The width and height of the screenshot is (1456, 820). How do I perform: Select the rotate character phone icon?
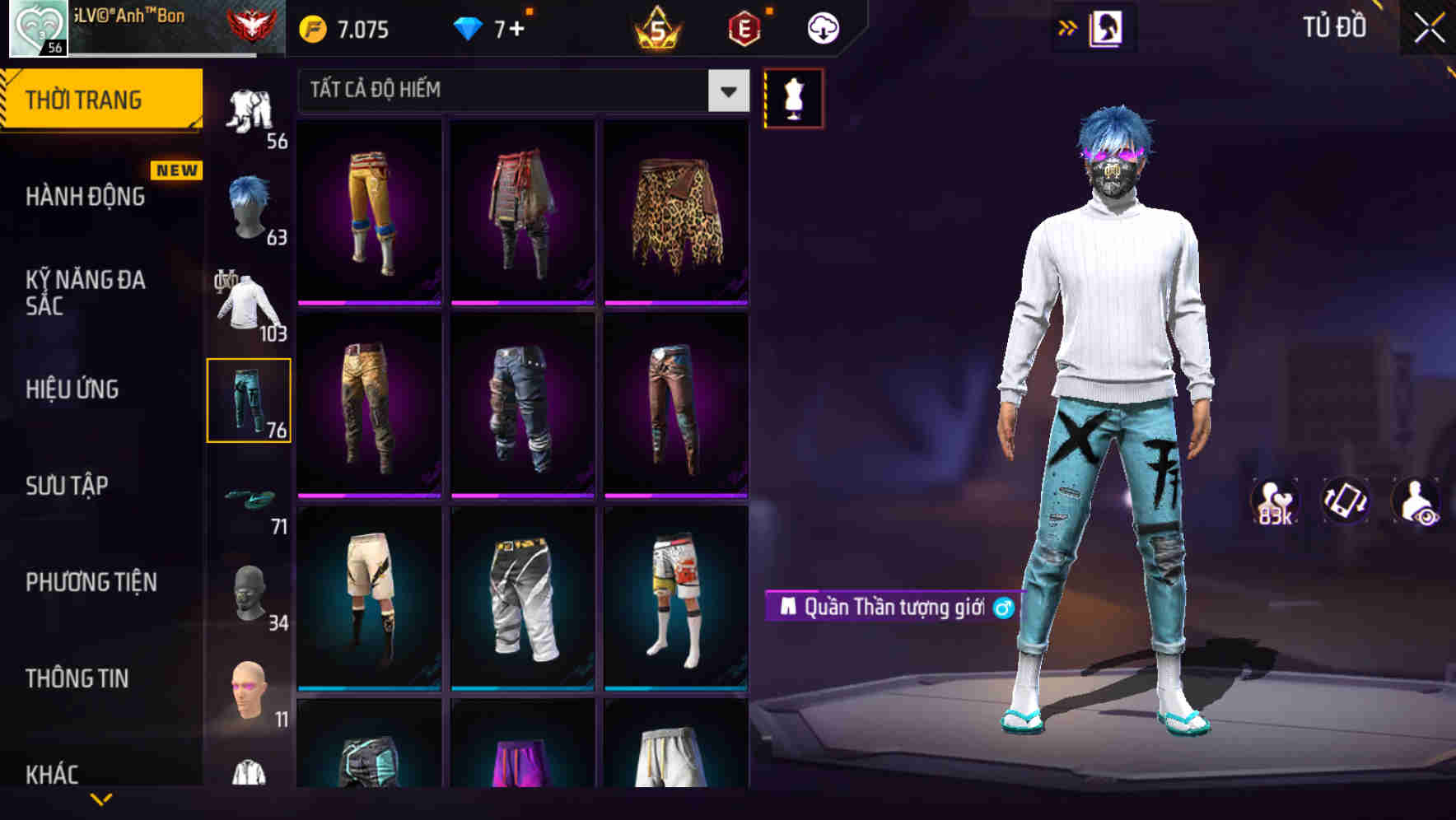click(x=1344, y=506)
